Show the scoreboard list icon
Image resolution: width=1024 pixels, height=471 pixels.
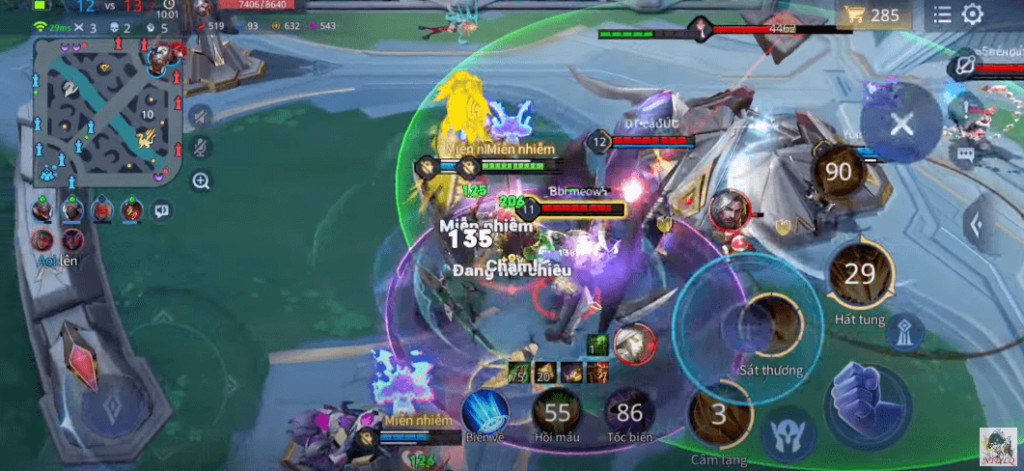coord(942,15)
